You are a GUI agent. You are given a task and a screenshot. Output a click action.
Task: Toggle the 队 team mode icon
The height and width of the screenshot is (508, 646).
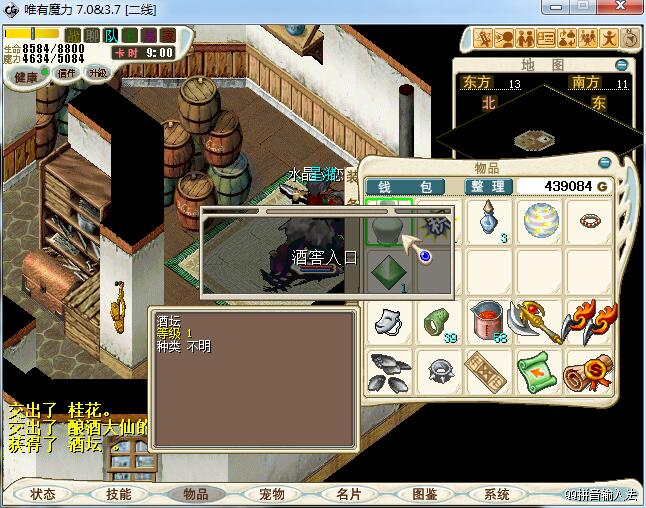pyautogui.click(x=112, y=35)
